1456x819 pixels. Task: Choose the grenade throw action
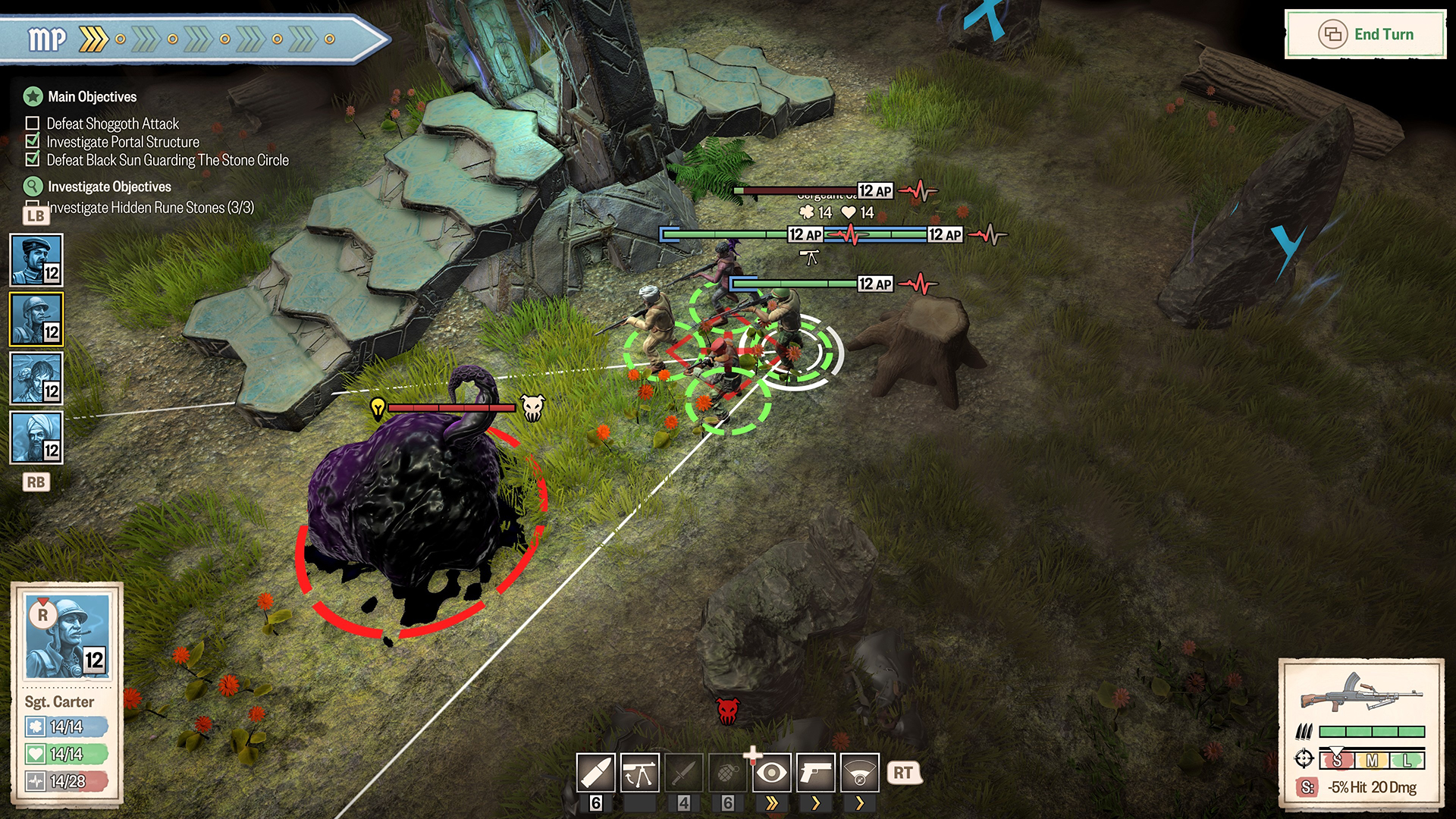(x=727, y=773)
